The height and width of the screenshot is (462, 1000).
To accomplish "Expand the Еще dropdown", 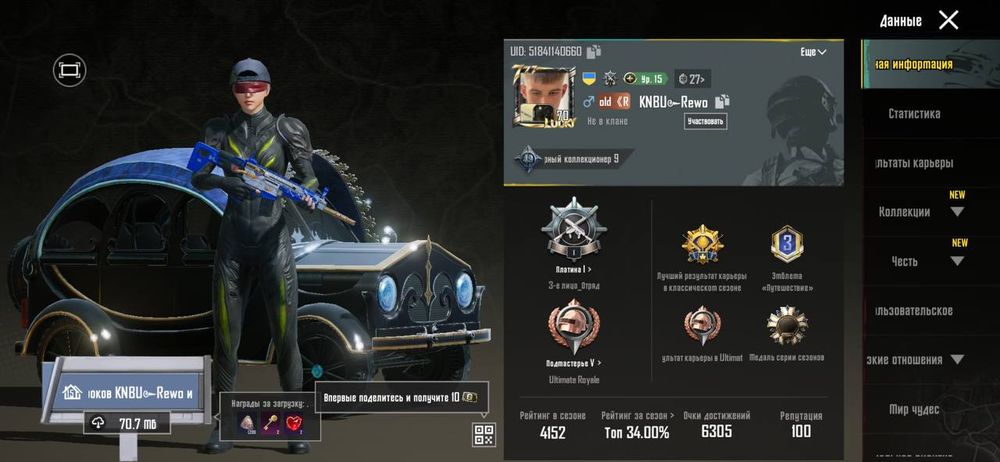I will click(x=813, y=52).
